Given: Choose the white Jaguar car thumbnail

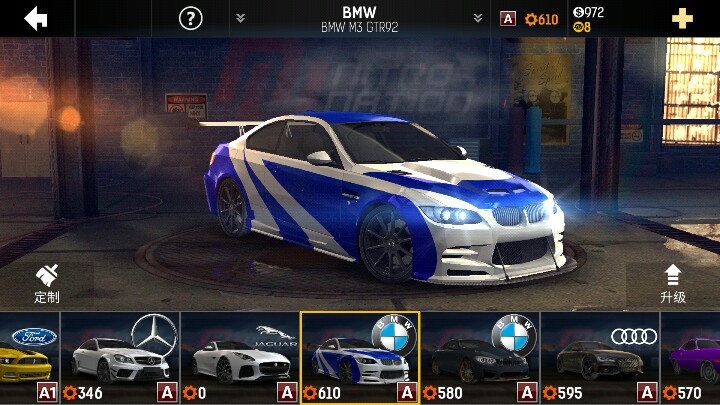Looking at the screenshot, I should coord(240,357).
